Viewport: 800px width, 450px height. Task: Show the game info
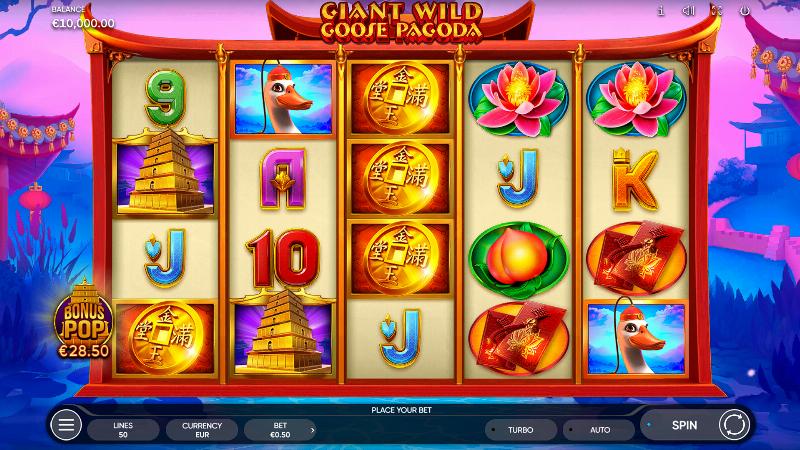[661, 11]
